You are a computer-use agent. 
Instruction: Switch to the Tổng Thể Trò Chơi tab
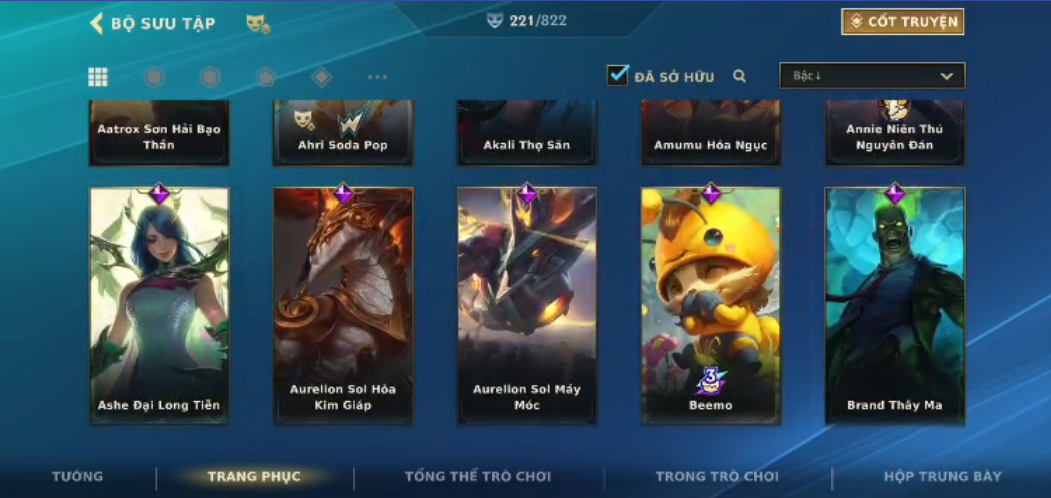(478, 477)
